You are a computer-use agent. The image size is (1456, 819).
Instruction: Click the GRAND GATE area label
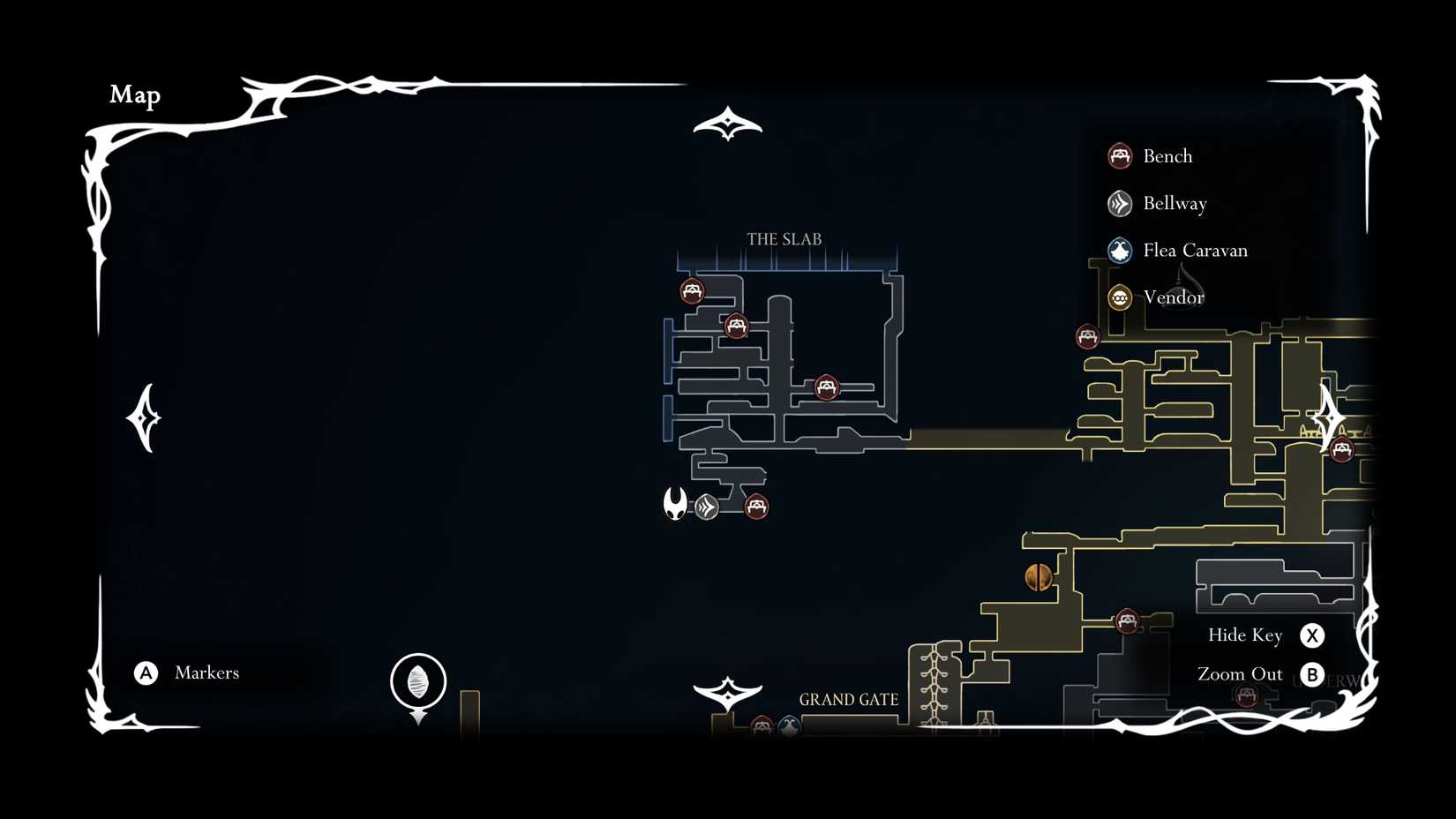click(x=848, y=700)
